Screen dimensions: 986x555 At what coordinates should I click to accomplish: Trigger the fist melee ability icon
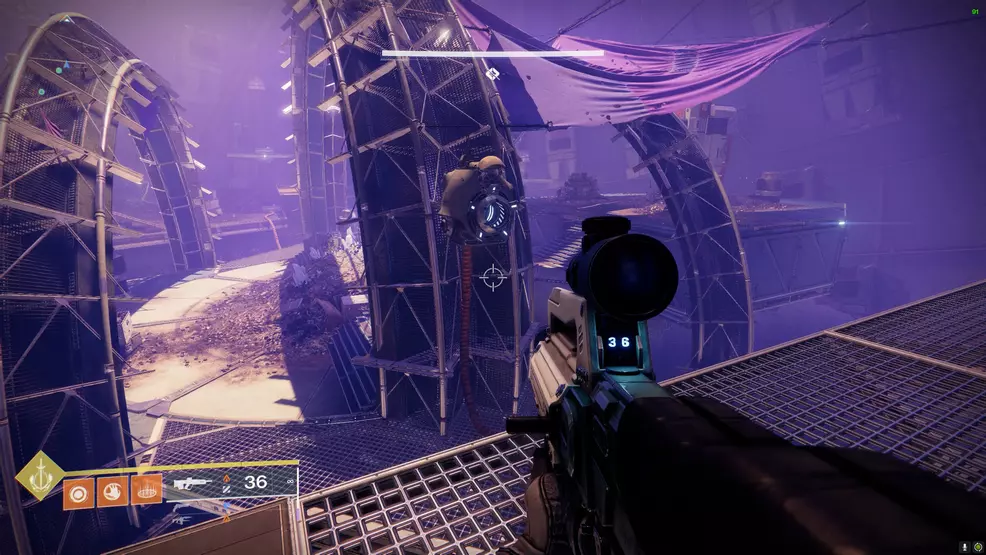click(112, 492)
